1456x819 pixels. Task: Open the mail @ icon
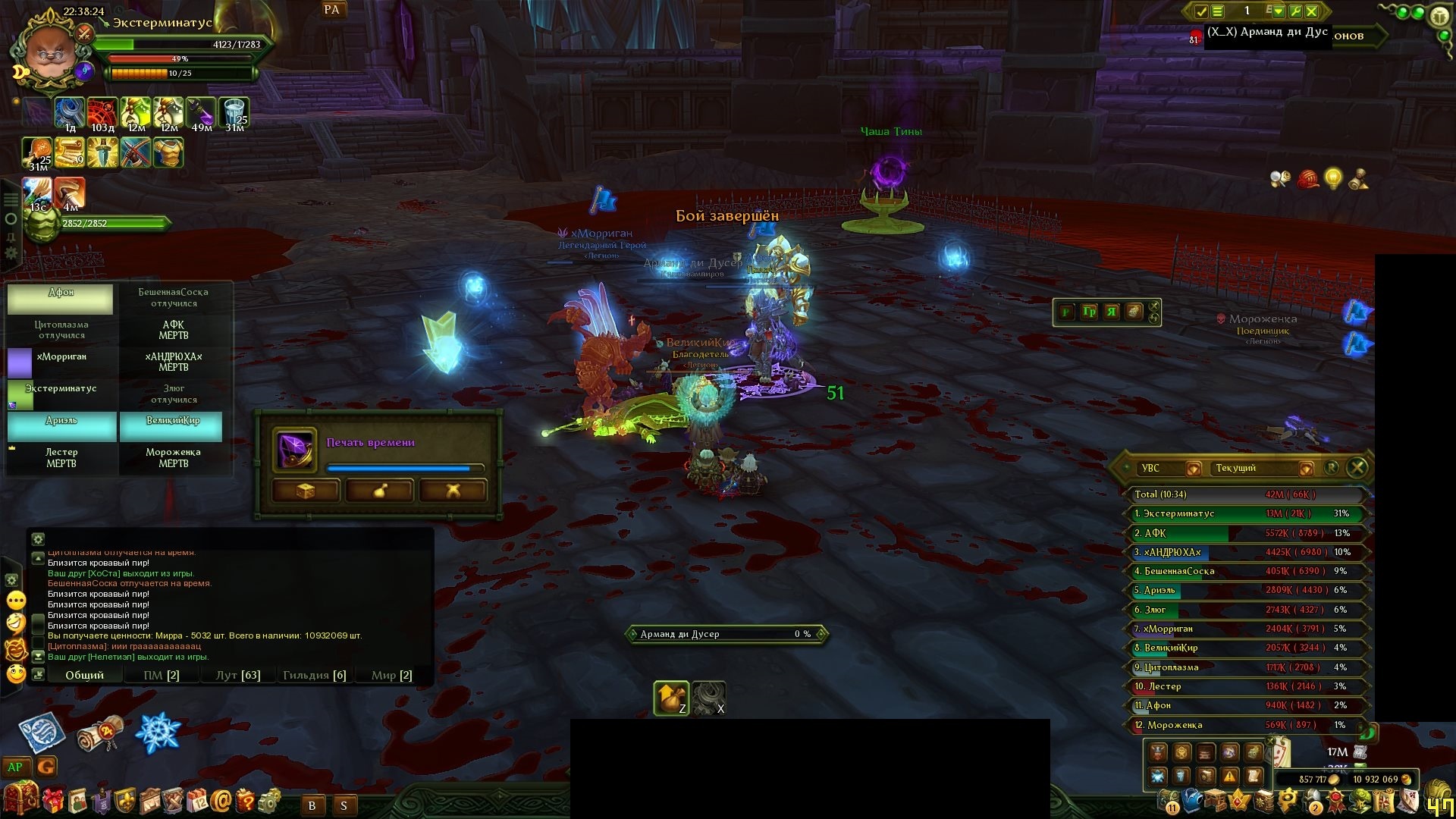[x=221, y=800]
